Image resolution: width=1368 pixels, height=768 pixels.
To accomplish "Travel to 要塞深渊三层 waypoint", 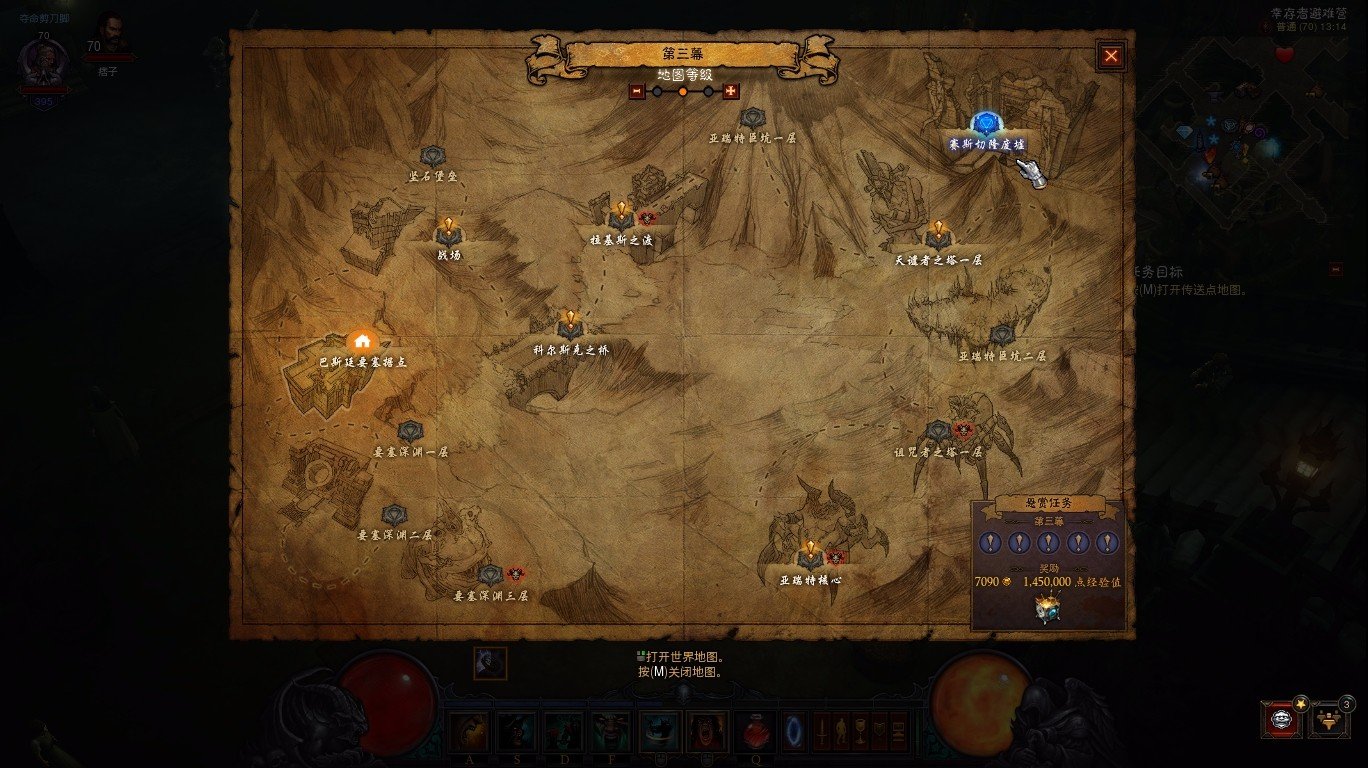I will click(489, 575).
